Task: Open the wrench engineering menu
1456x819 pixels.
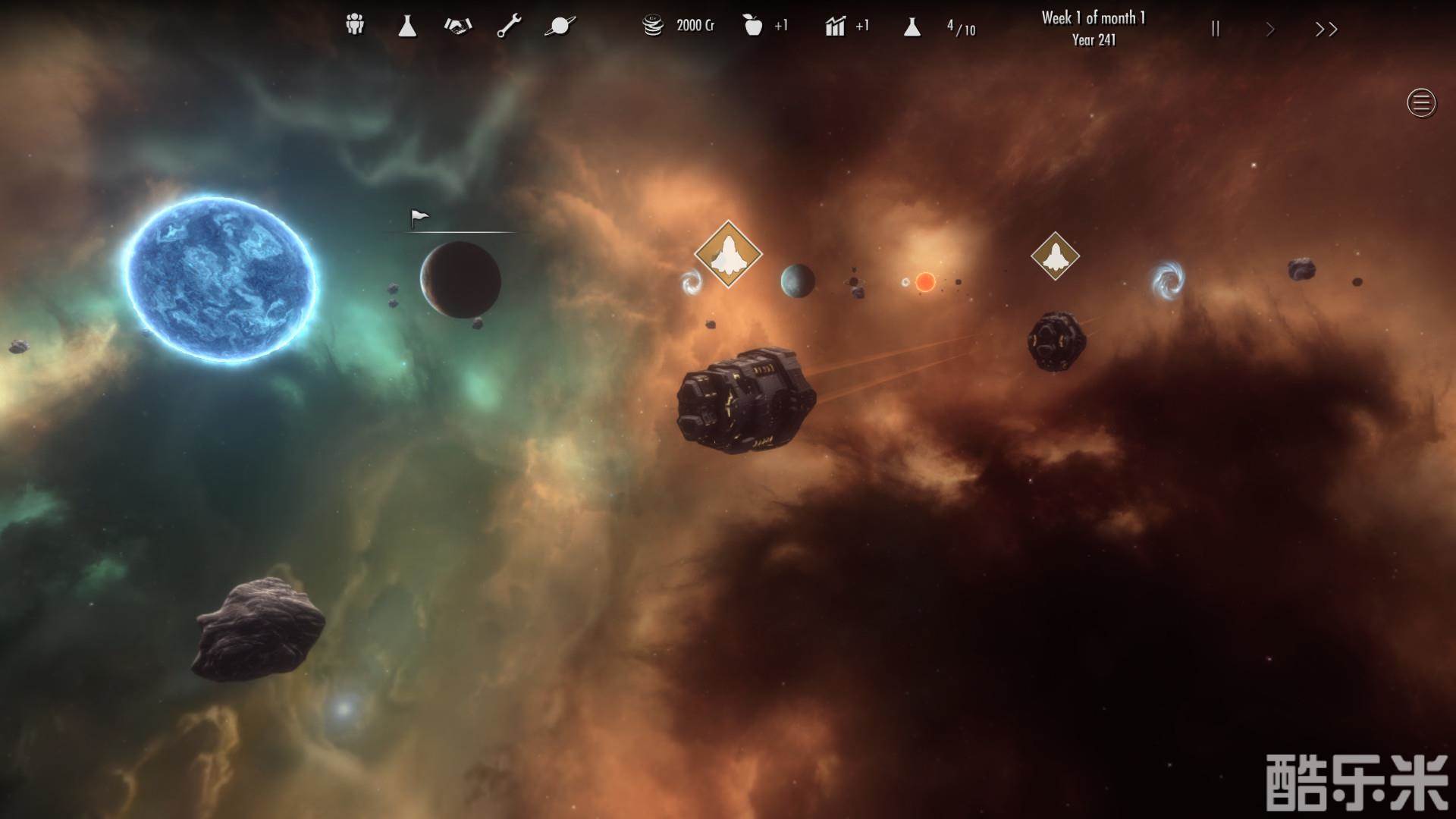Action: tap(509, 27)
